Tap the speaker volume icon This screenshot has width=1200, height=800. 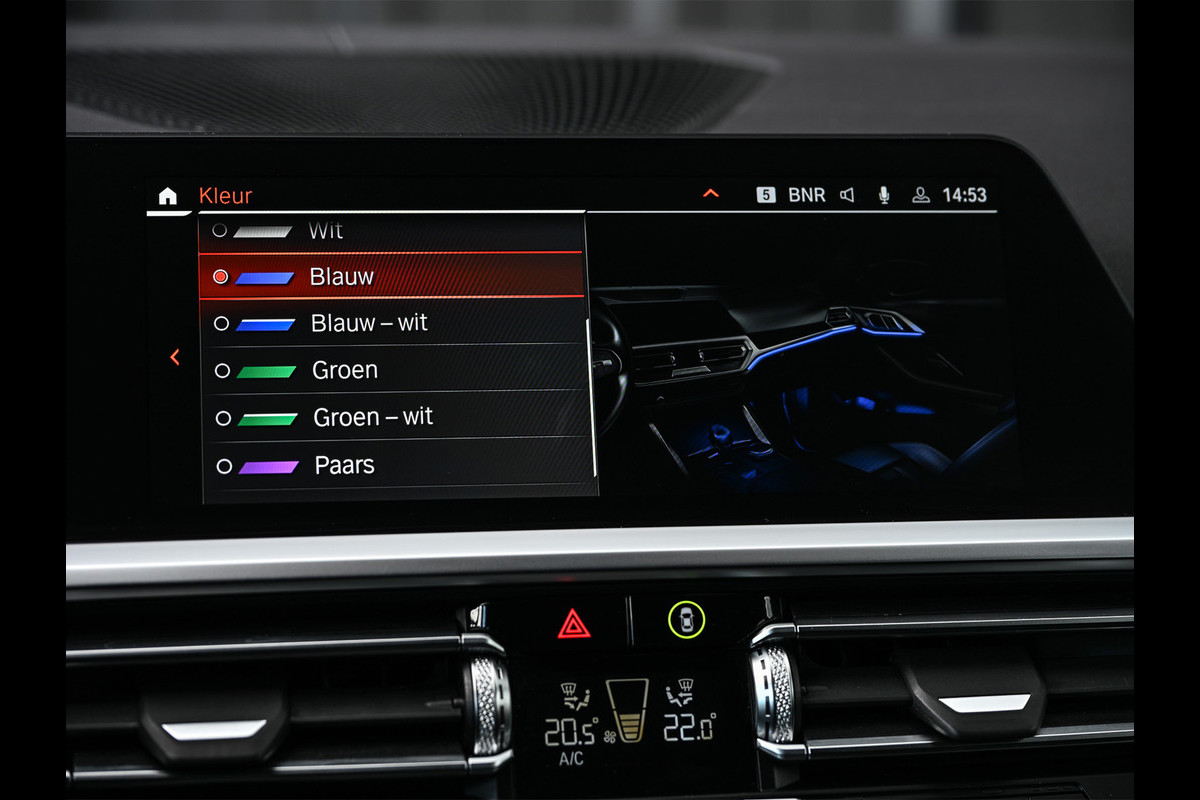click(x=847, y=195)
